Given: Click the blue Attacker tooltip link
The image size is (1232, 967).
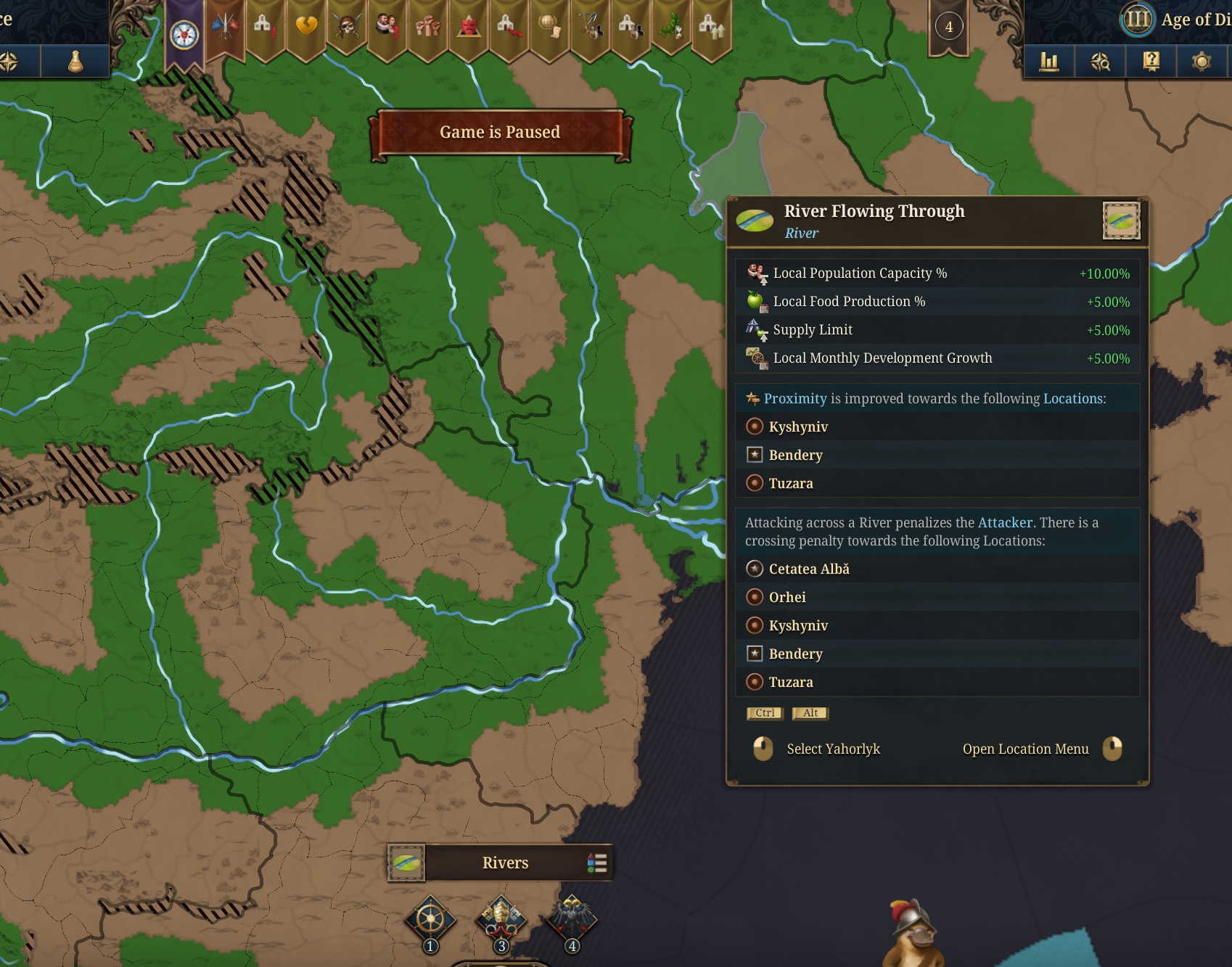Looking at the screenshot, I should [x=1006, y=522].
